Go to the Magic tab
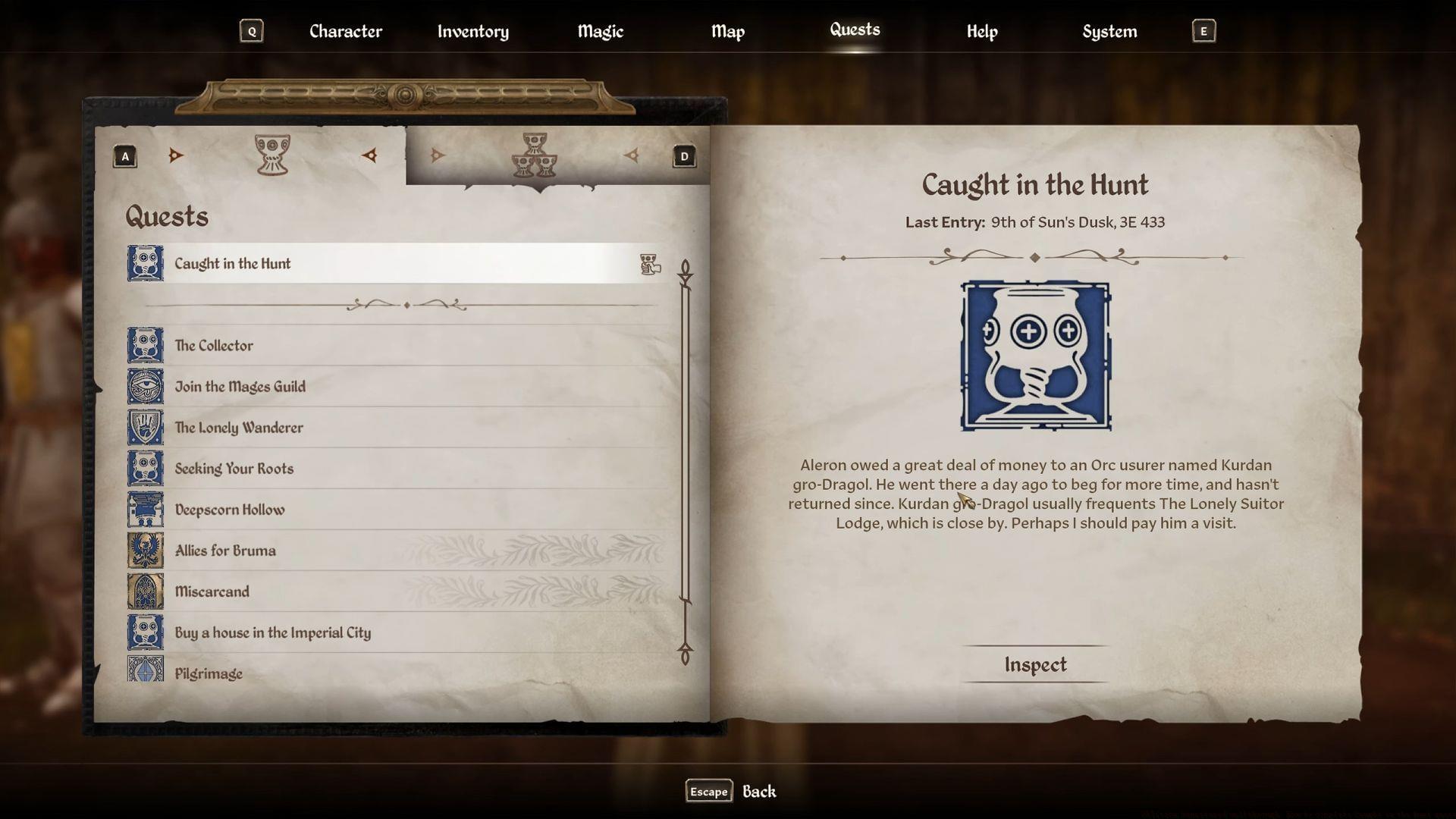 pos(600,32)
